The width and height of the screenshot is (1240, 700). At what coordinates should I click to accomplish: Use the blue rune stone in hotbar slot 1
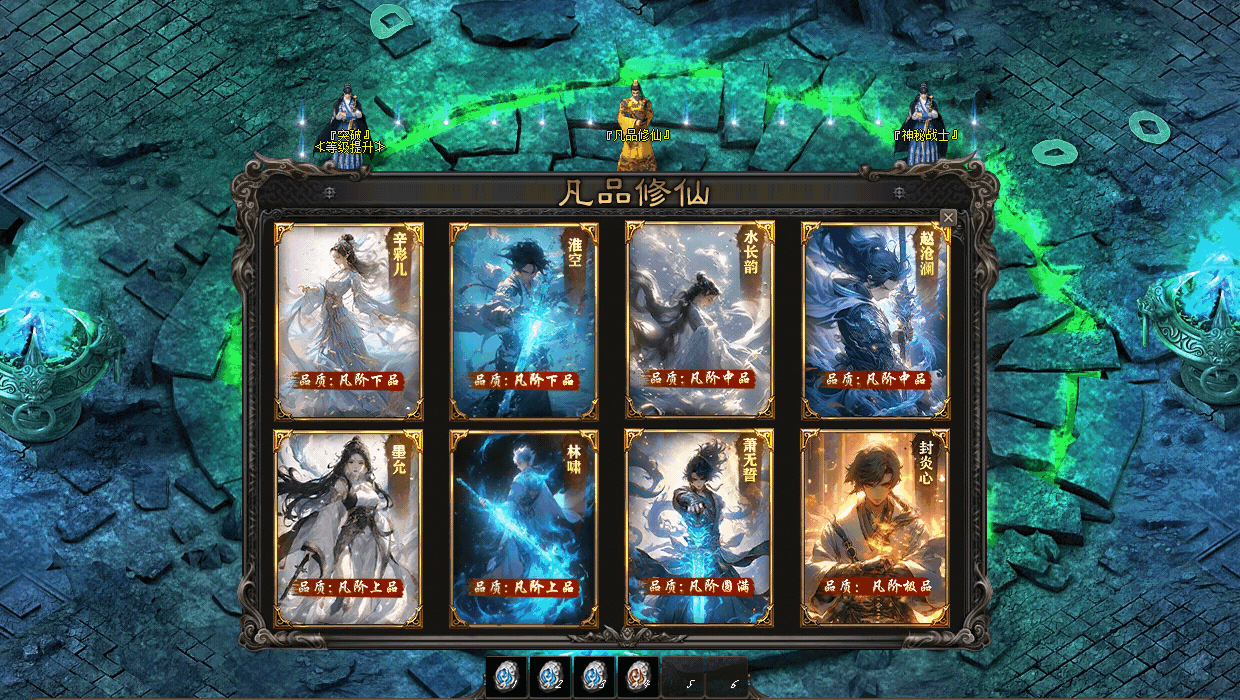tap(506, 677)
